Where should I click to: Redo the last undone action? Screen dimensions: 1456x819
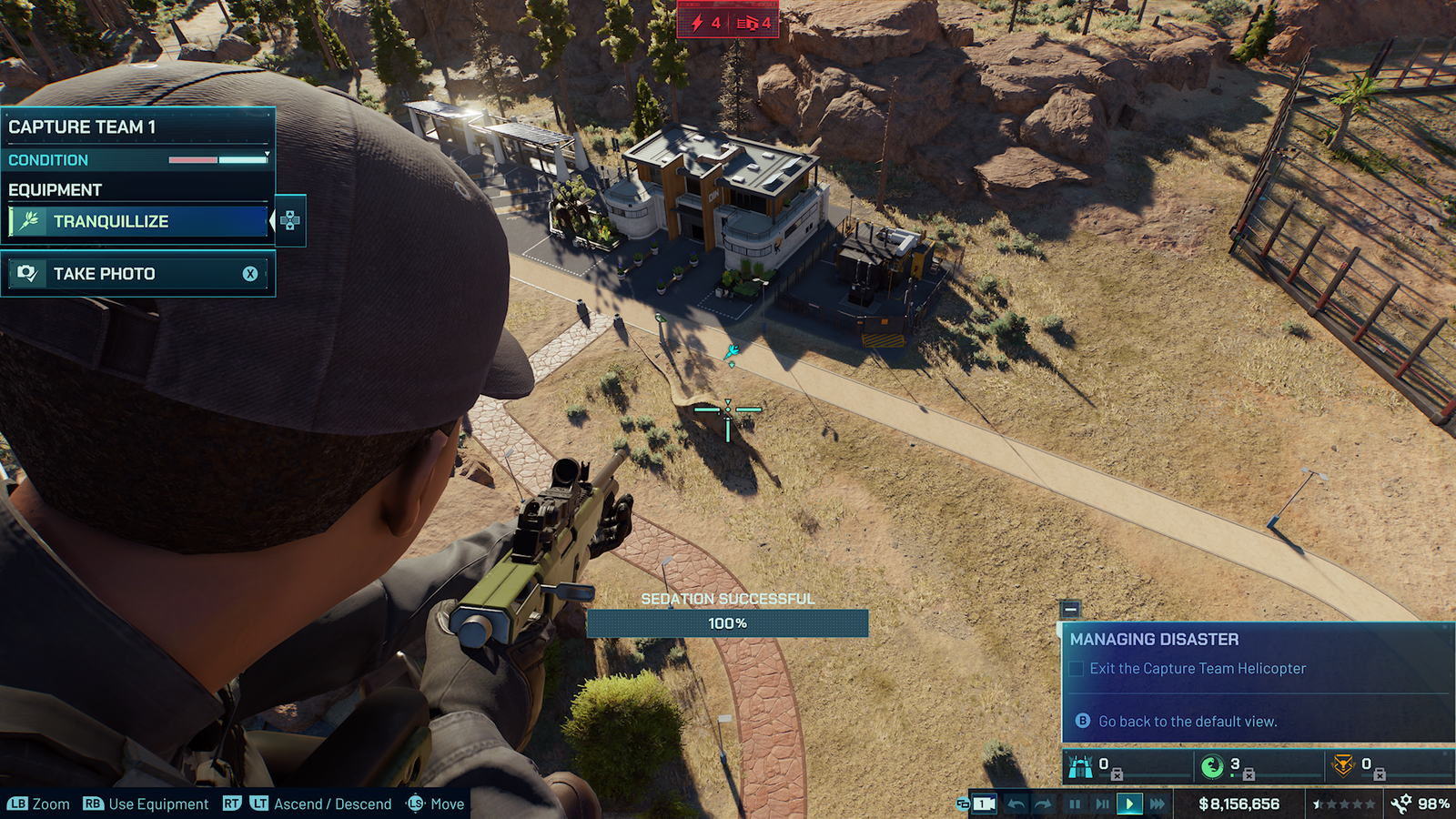point(1044,804)
